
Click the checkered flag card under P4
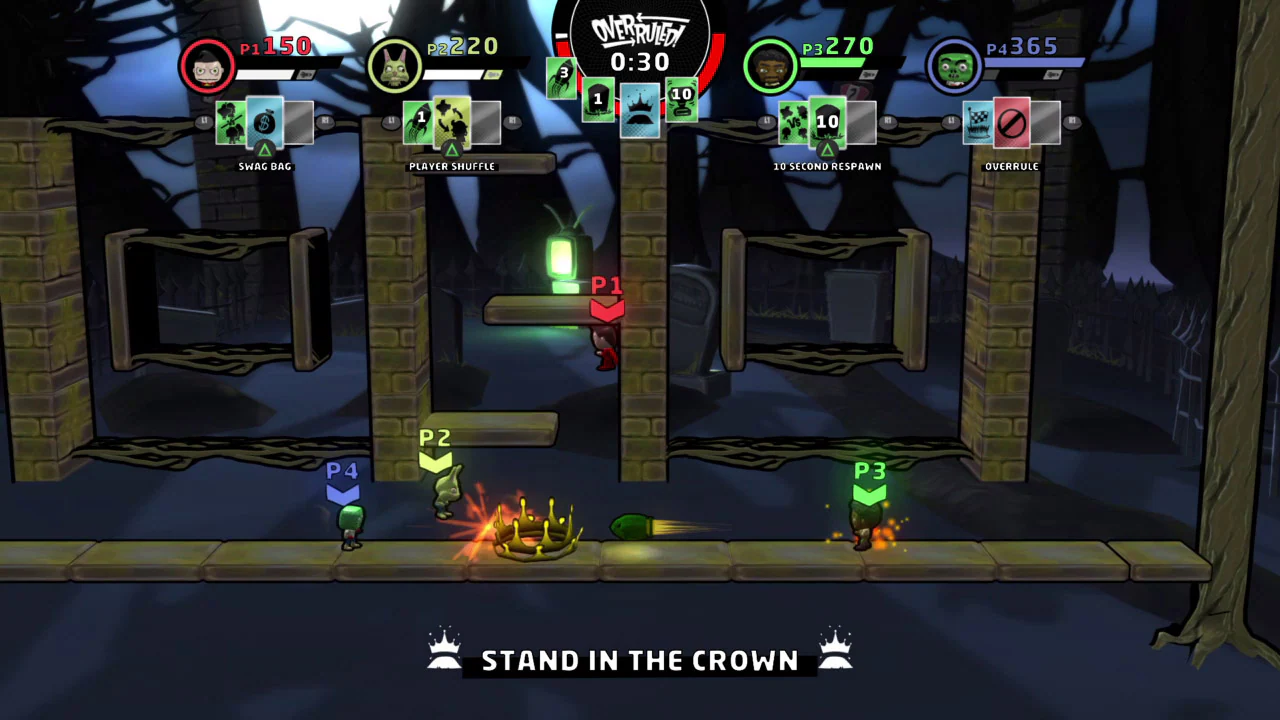[x=977, y=120]
